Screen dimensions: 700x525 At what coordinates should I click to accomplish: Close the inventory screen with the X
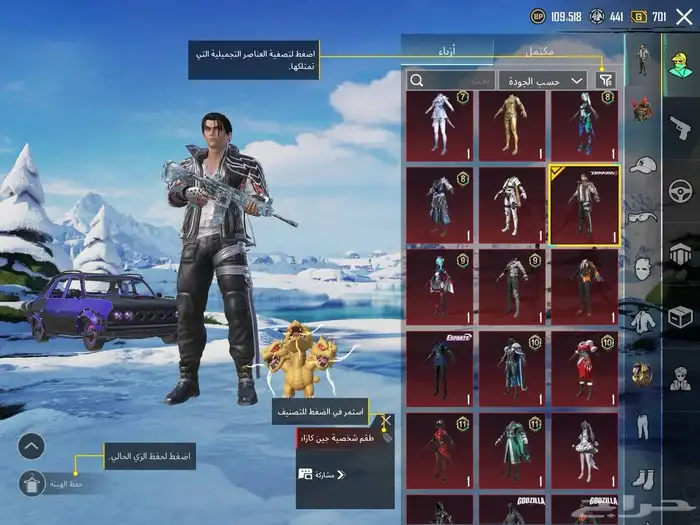pyautogui.click(x=684, y=17)
